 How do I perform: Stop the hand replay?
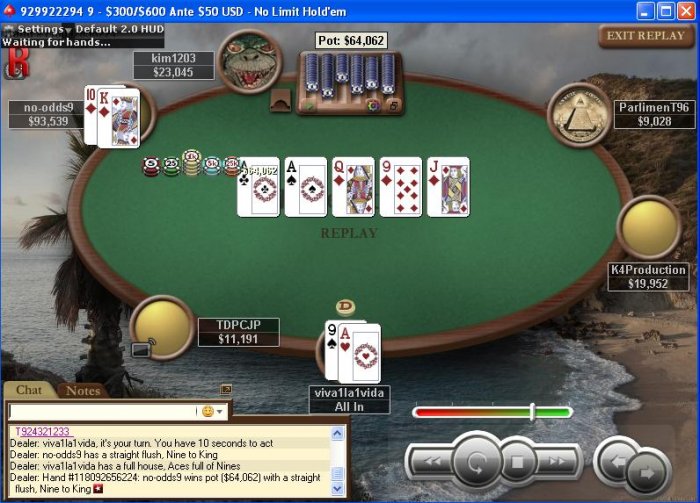[x=519, y=462]
